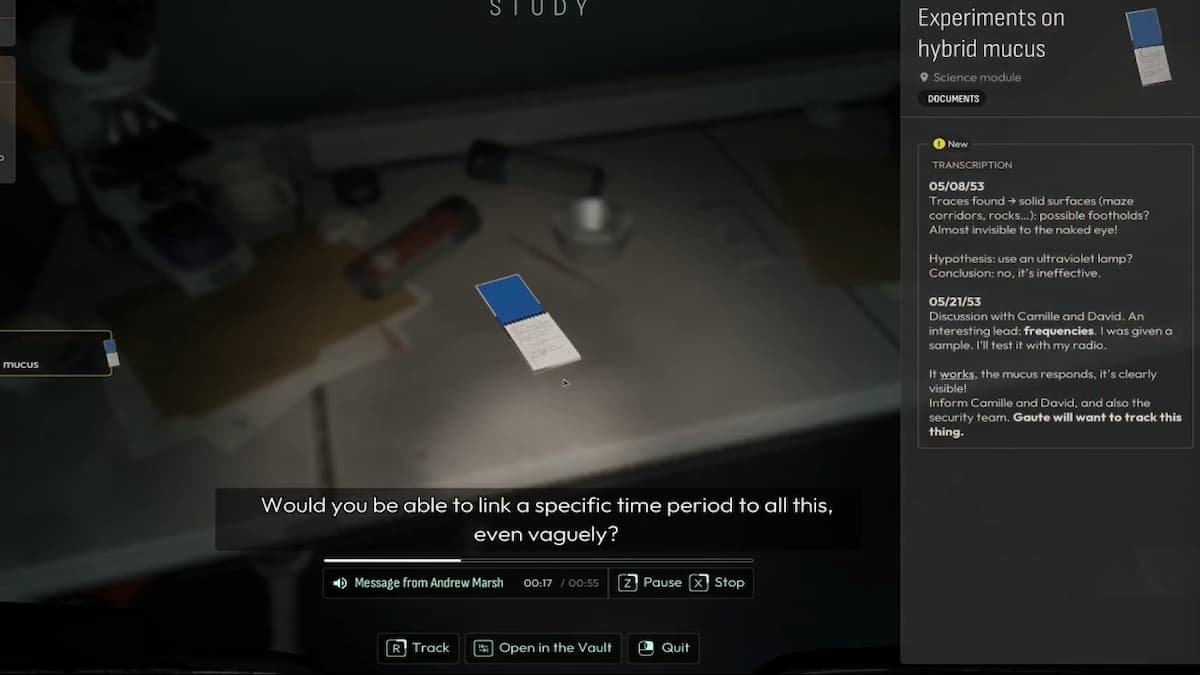
Task: Click the DOCUMENTS category tag
Action: [x=952, y=99]
